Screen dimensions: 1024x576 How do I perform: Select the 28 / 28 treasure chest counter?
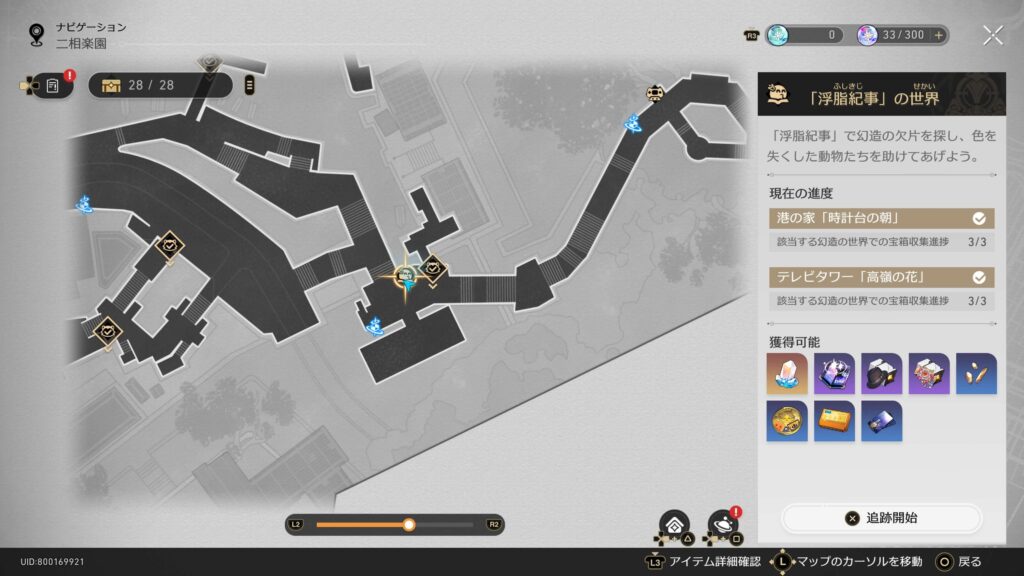click(160, 85)
